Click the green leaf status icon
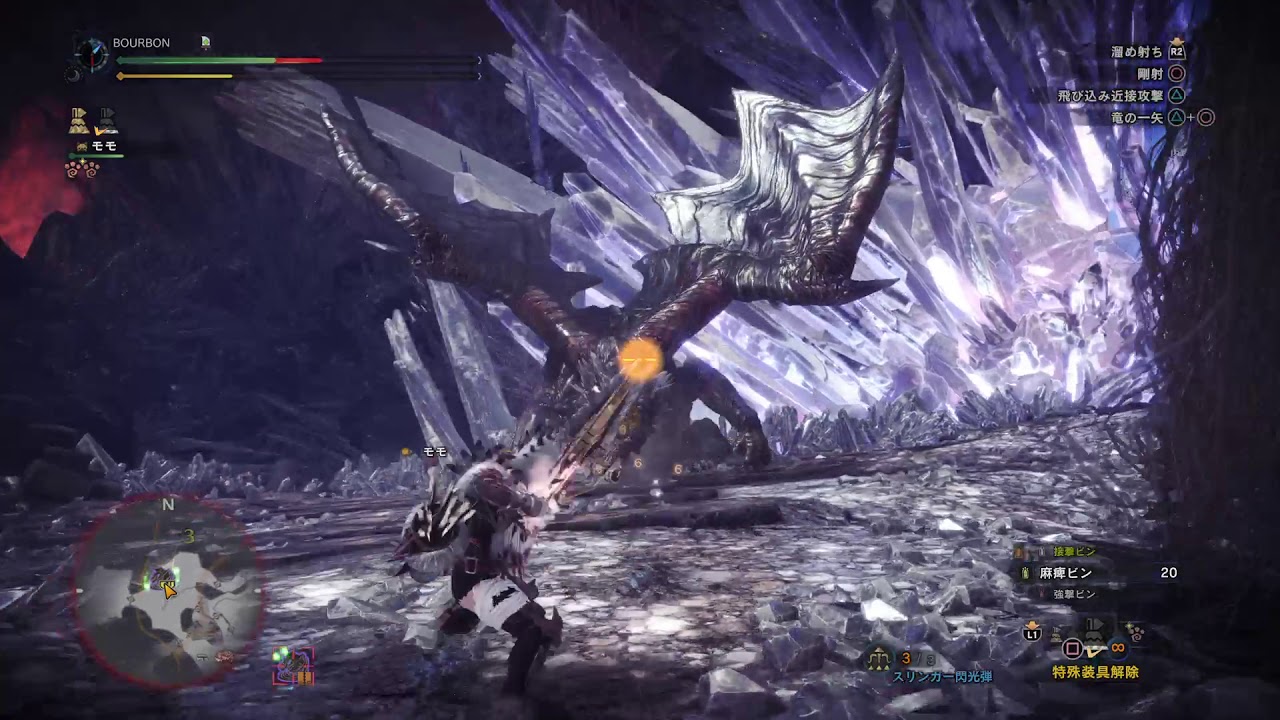The image size is (1280, 720). pos(205,42)
